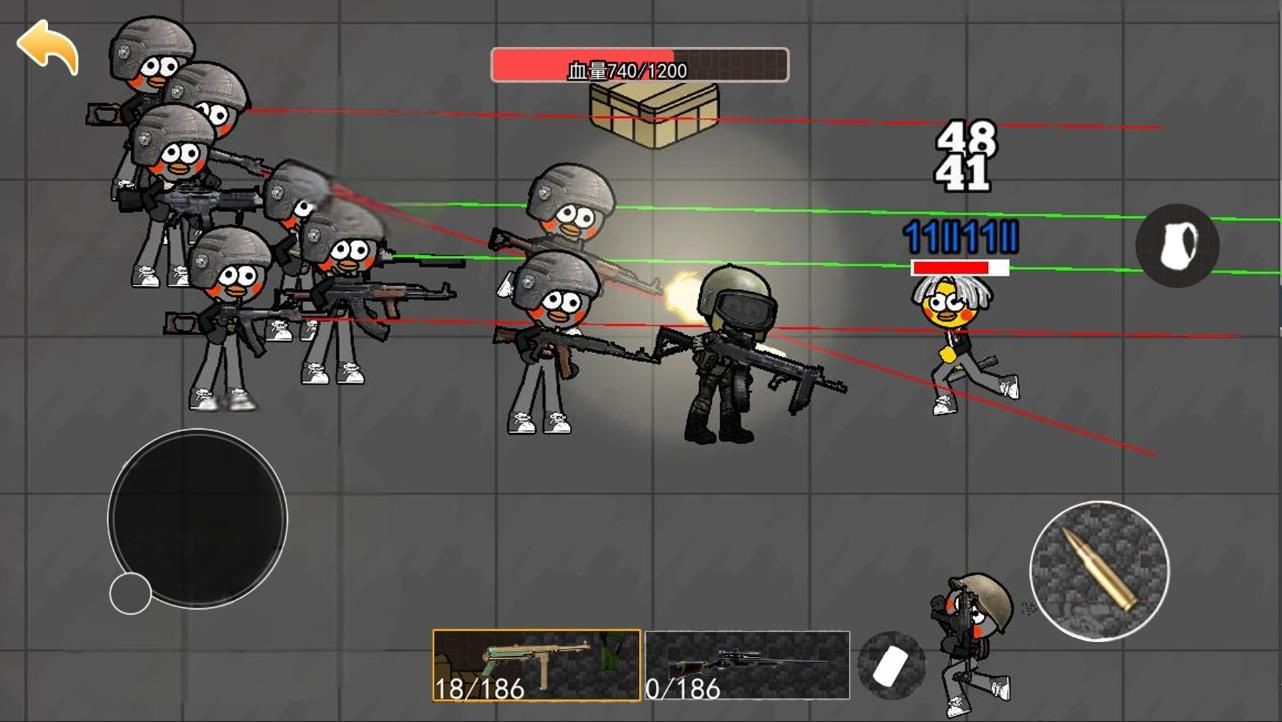Viewport: 1282px width, 722px height.
Task: Switch to the sniper rifle slot
Action: (x=747, y=665)
